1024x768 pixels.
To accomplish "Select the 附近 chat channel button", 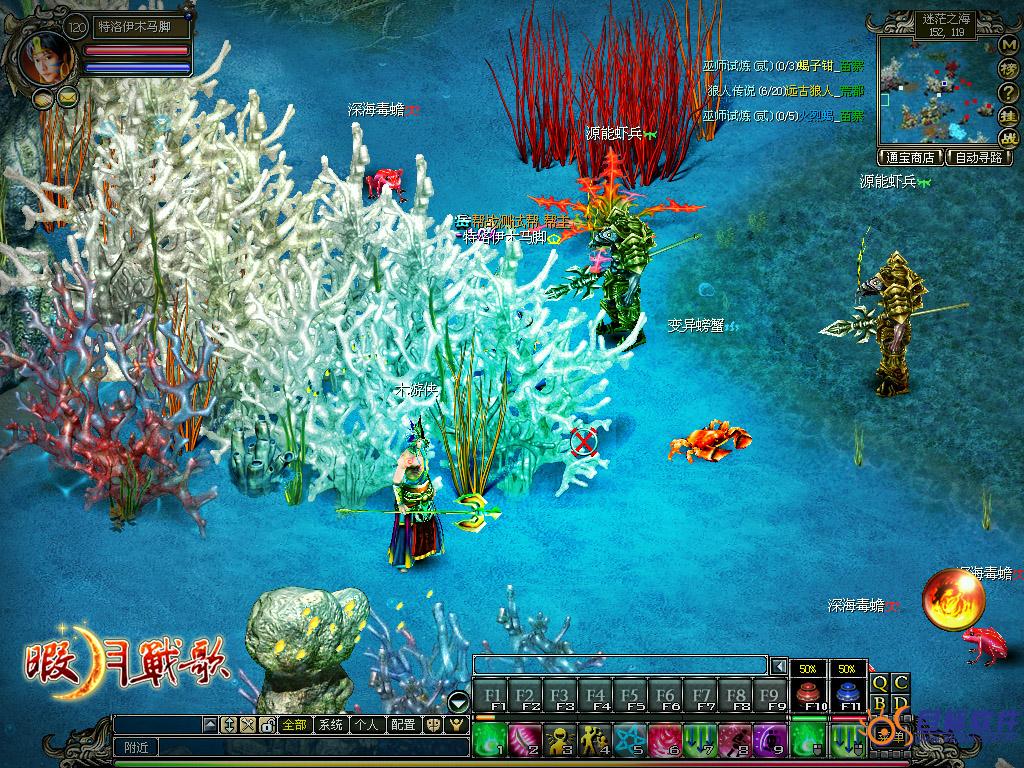I will click(133, 746).
